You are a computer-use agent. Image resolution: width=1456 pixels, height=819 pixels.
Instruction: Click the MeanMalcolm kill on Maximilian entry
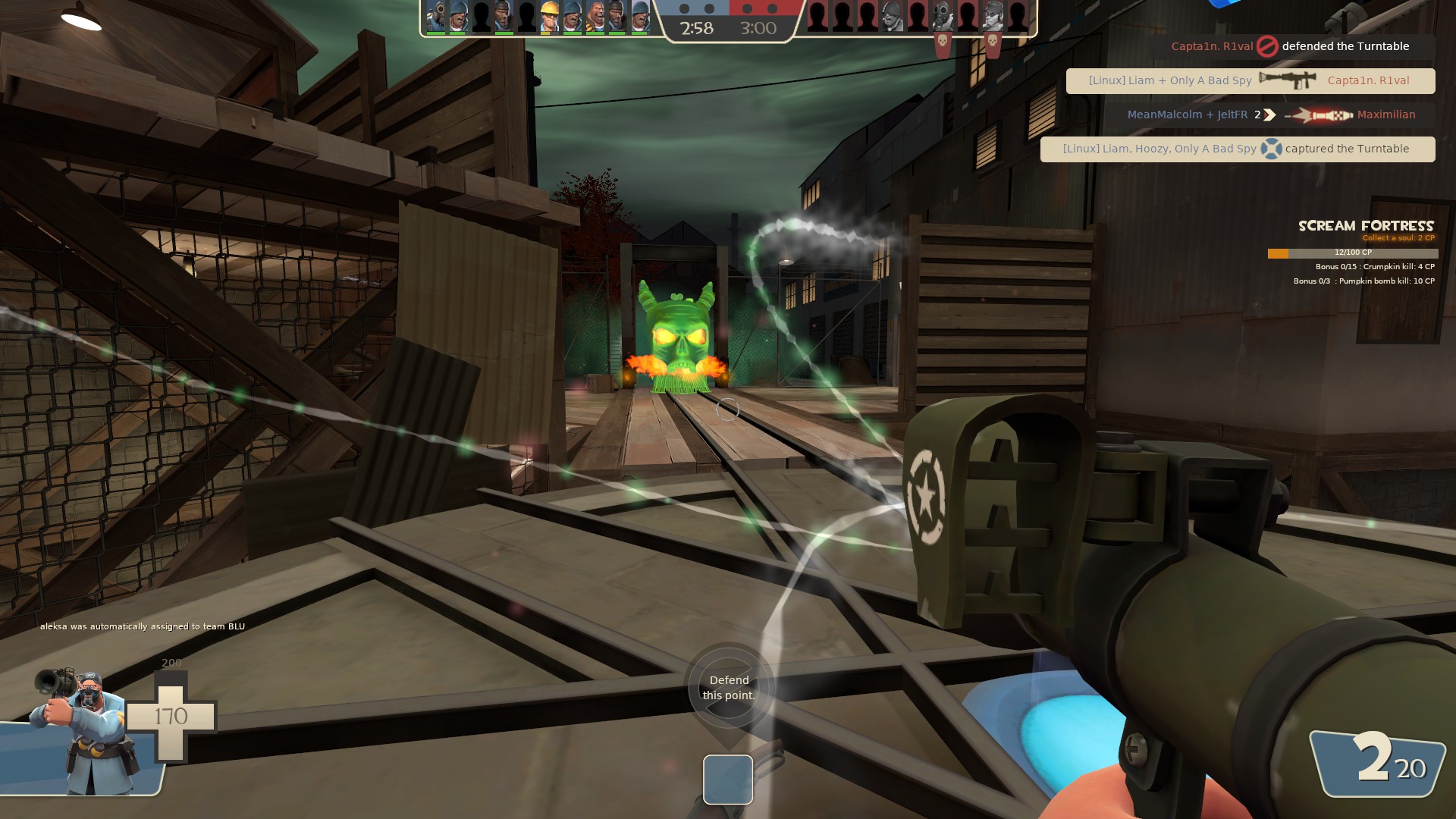1272,115
